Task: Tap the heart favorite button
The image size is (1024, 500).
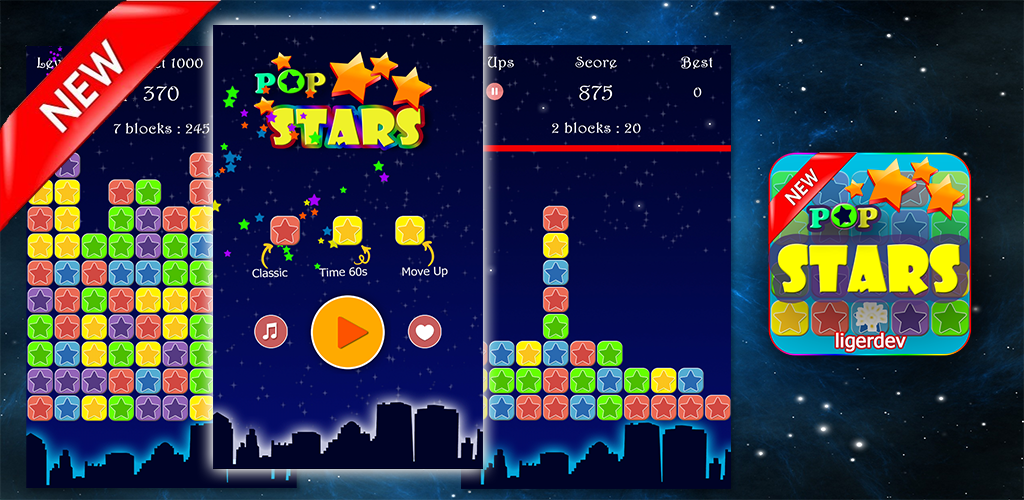Action: tap(423, 331)
